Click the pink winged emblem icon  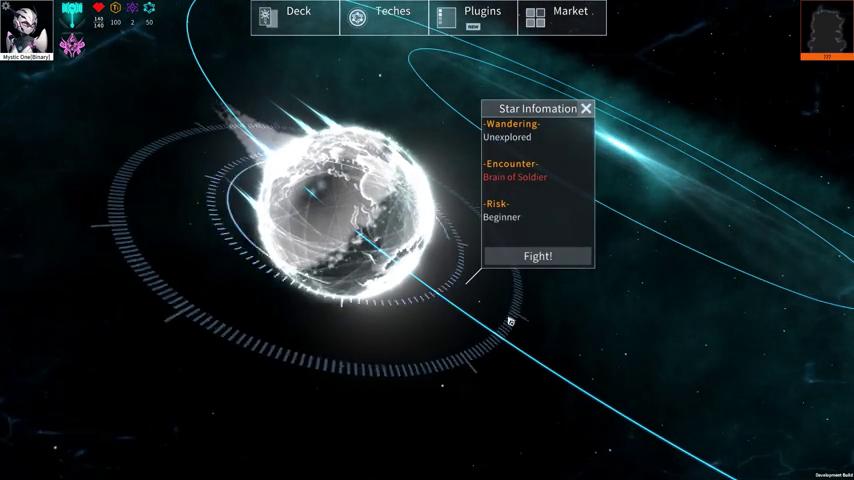72,45
